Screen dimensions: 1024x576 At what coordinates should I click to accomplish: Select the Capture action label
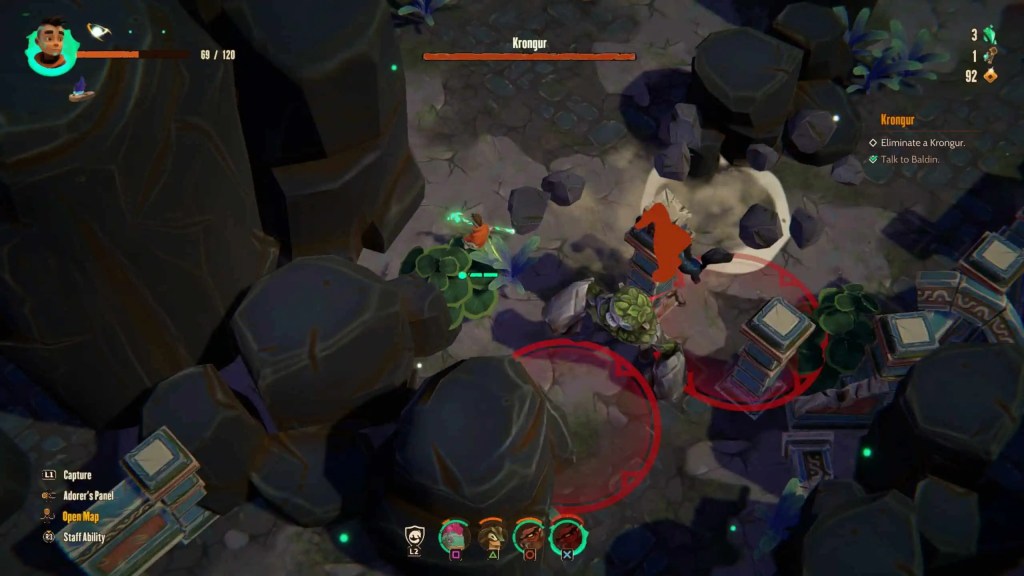pos(77,475)
